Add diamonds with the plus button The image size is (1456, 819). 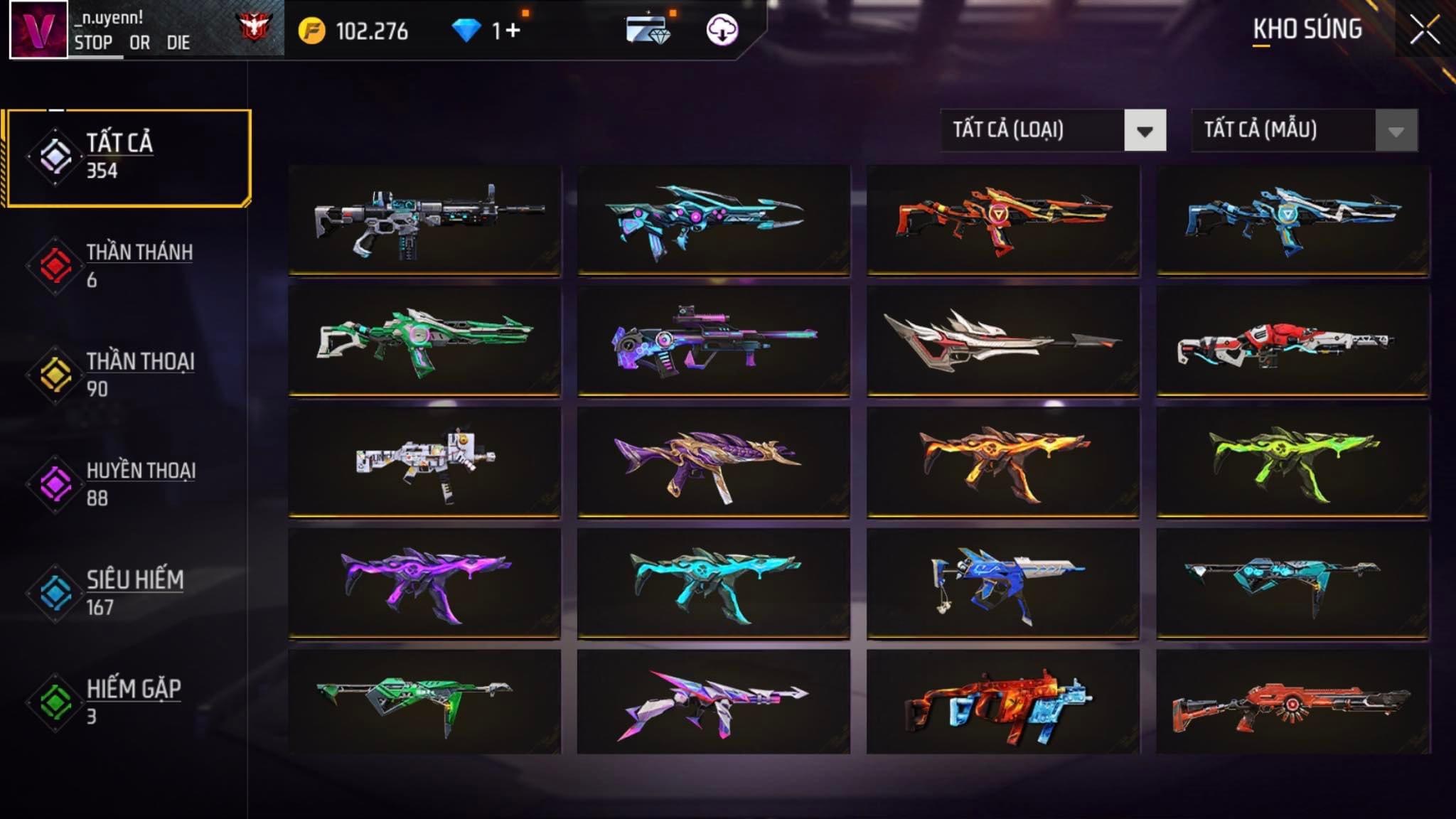tap(513, 31)
